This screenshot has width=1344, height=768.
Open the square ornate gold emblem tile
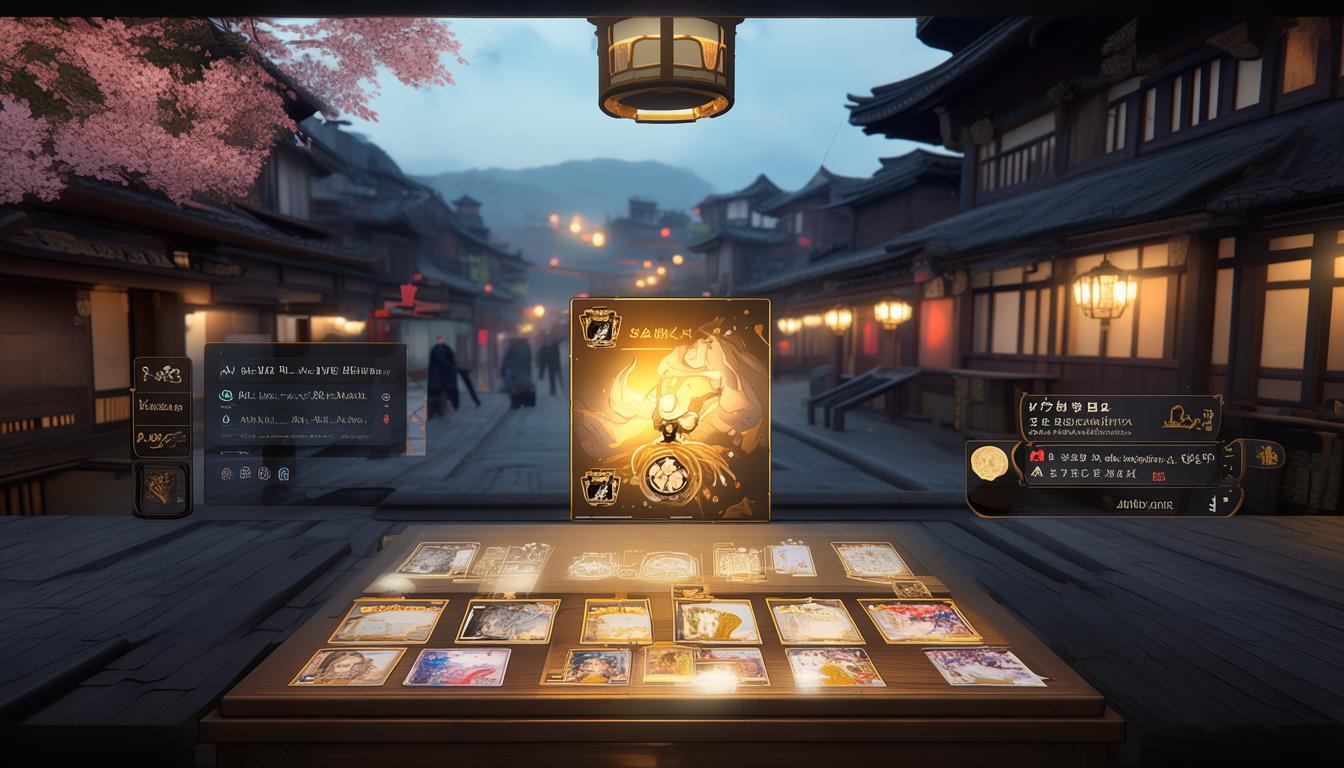coord(162,490)
